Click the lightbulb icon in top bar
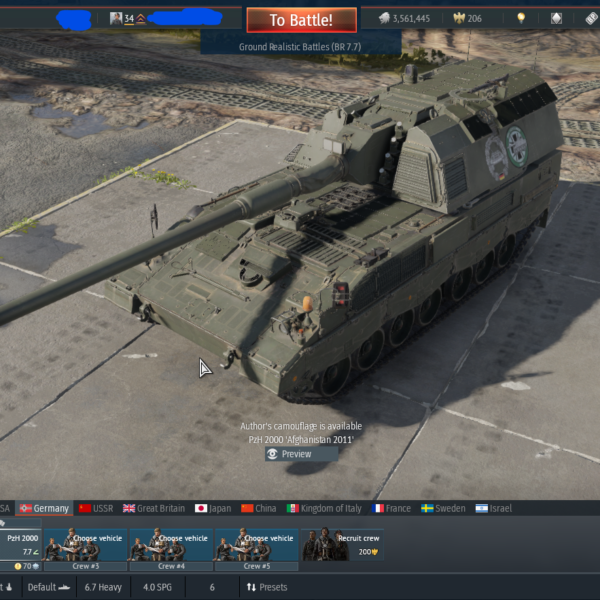The width and height of the screenshot is (600, 600). (520, 19)
